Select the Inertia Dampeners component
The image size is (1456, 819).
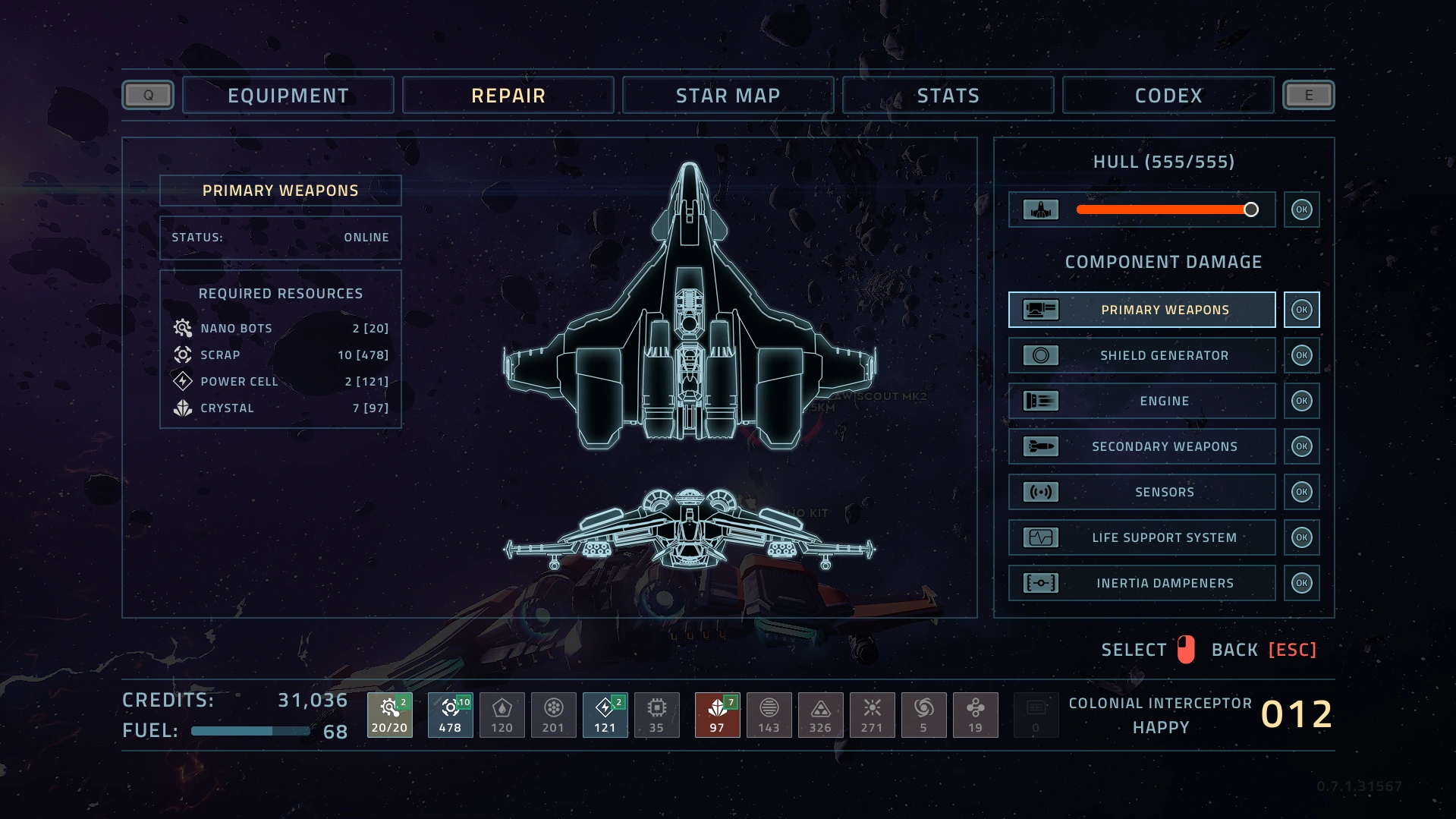pyautogui.click(x=1142, y=583)
